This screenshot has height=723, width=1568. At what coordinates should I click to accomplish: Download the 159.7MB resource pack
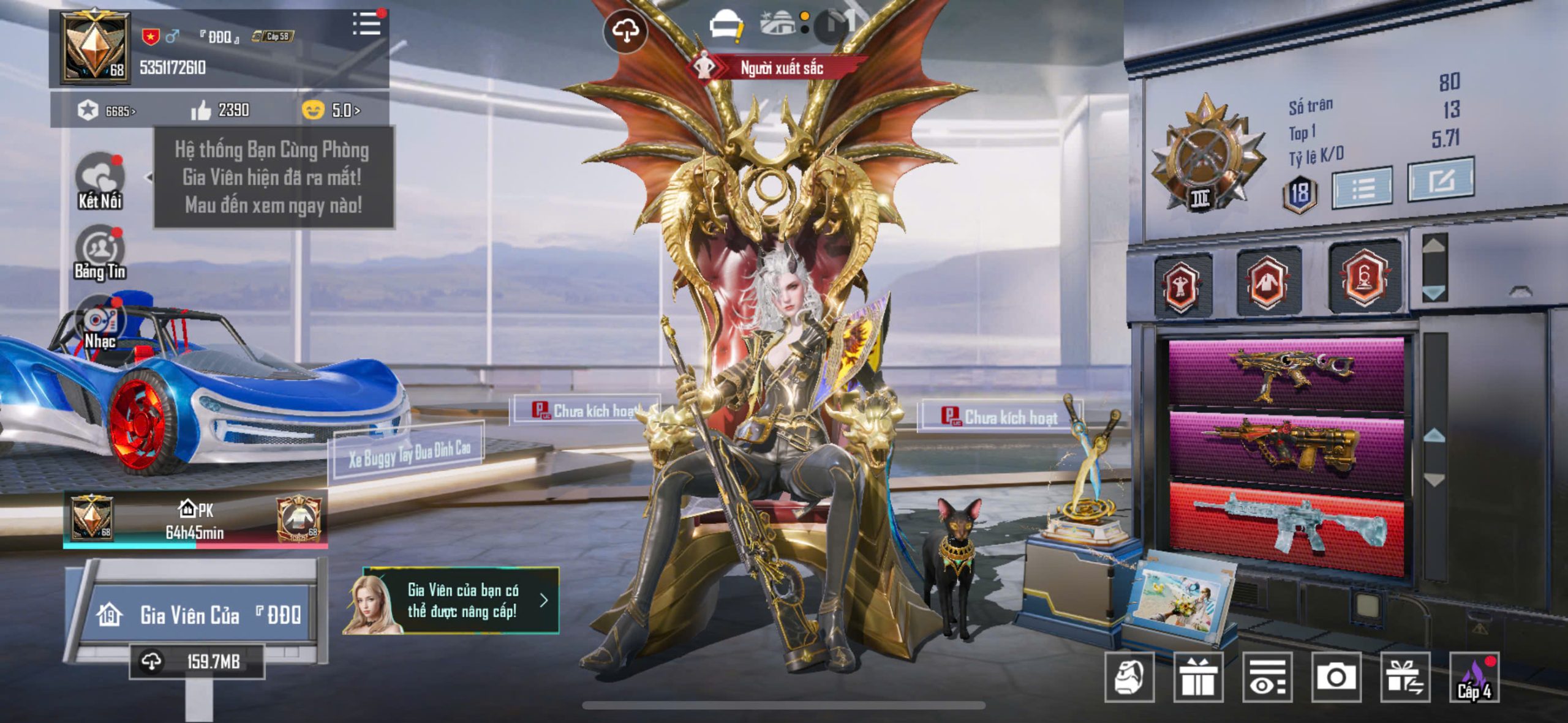(x=197, y=661)
